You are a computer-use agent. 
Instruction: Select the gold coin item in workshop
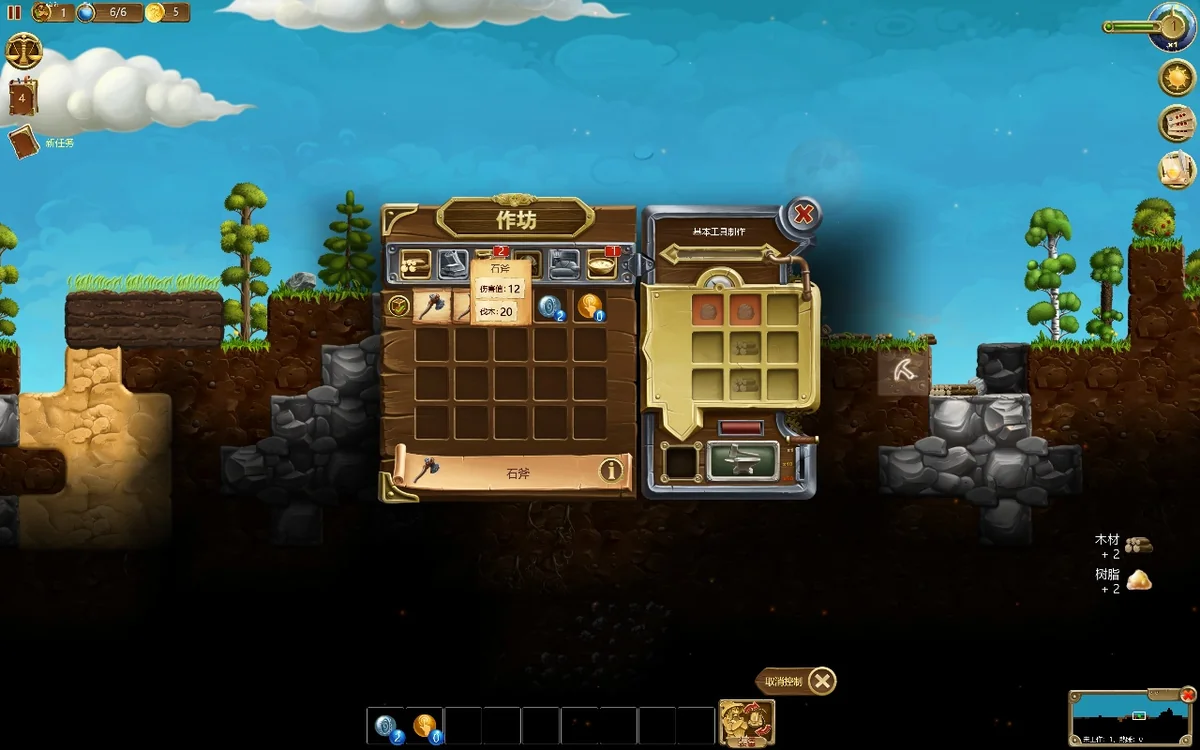pos(590,307)
